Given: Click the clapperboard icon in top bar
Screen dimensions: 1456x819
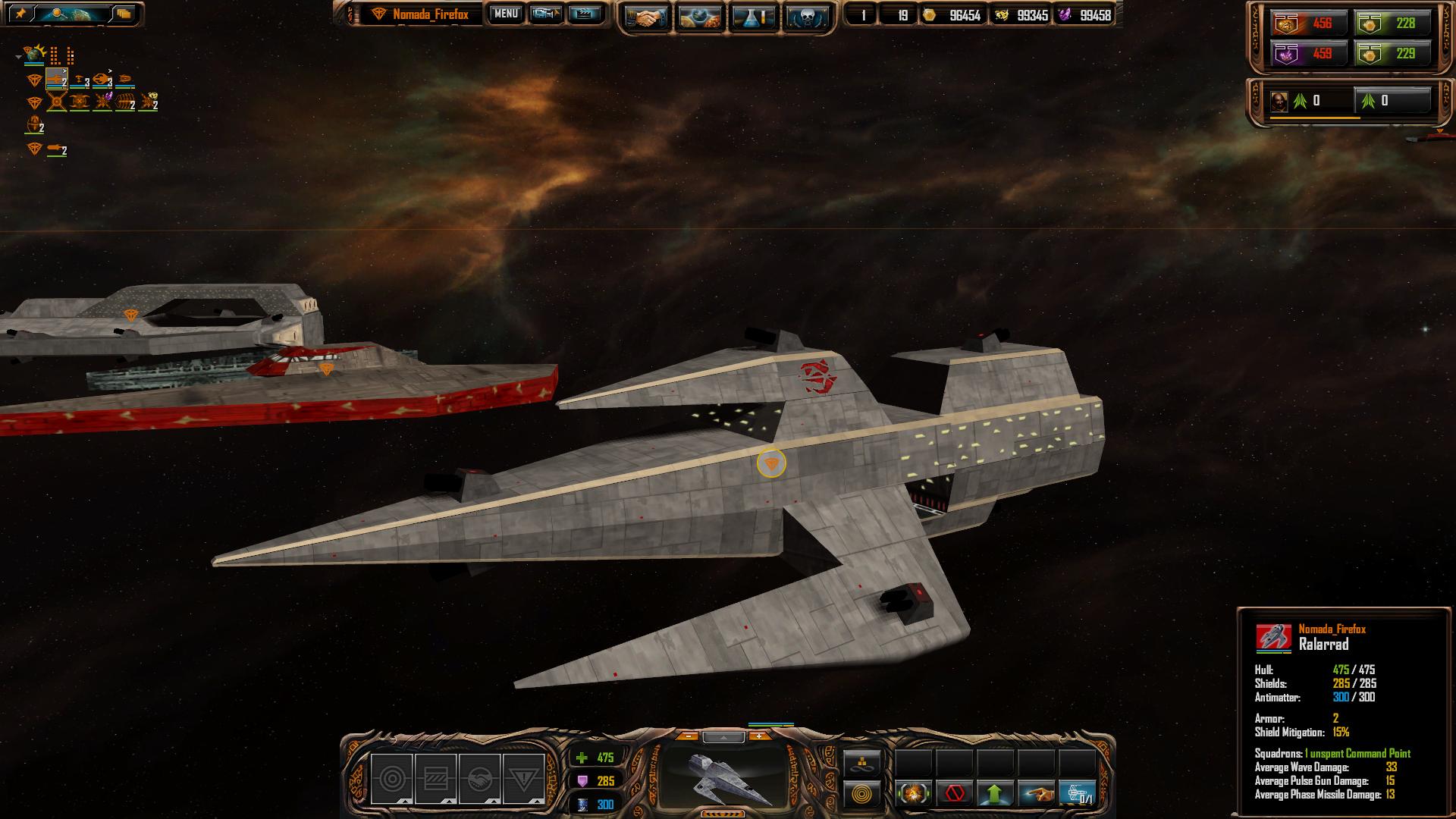Looking at the screenshot, I should pos(584,14).
